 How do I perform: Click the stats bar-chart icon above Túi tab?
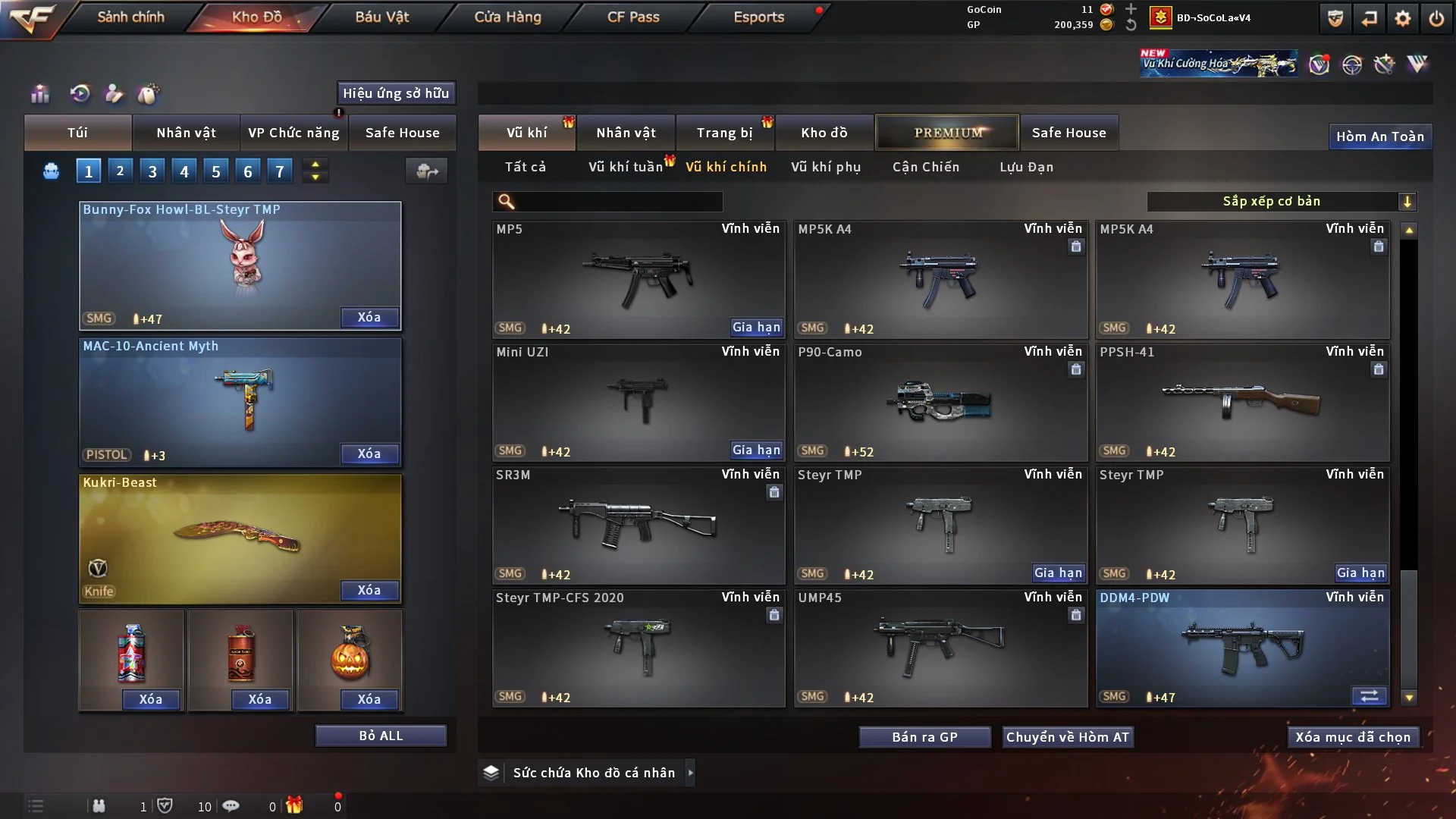(39, 94)
